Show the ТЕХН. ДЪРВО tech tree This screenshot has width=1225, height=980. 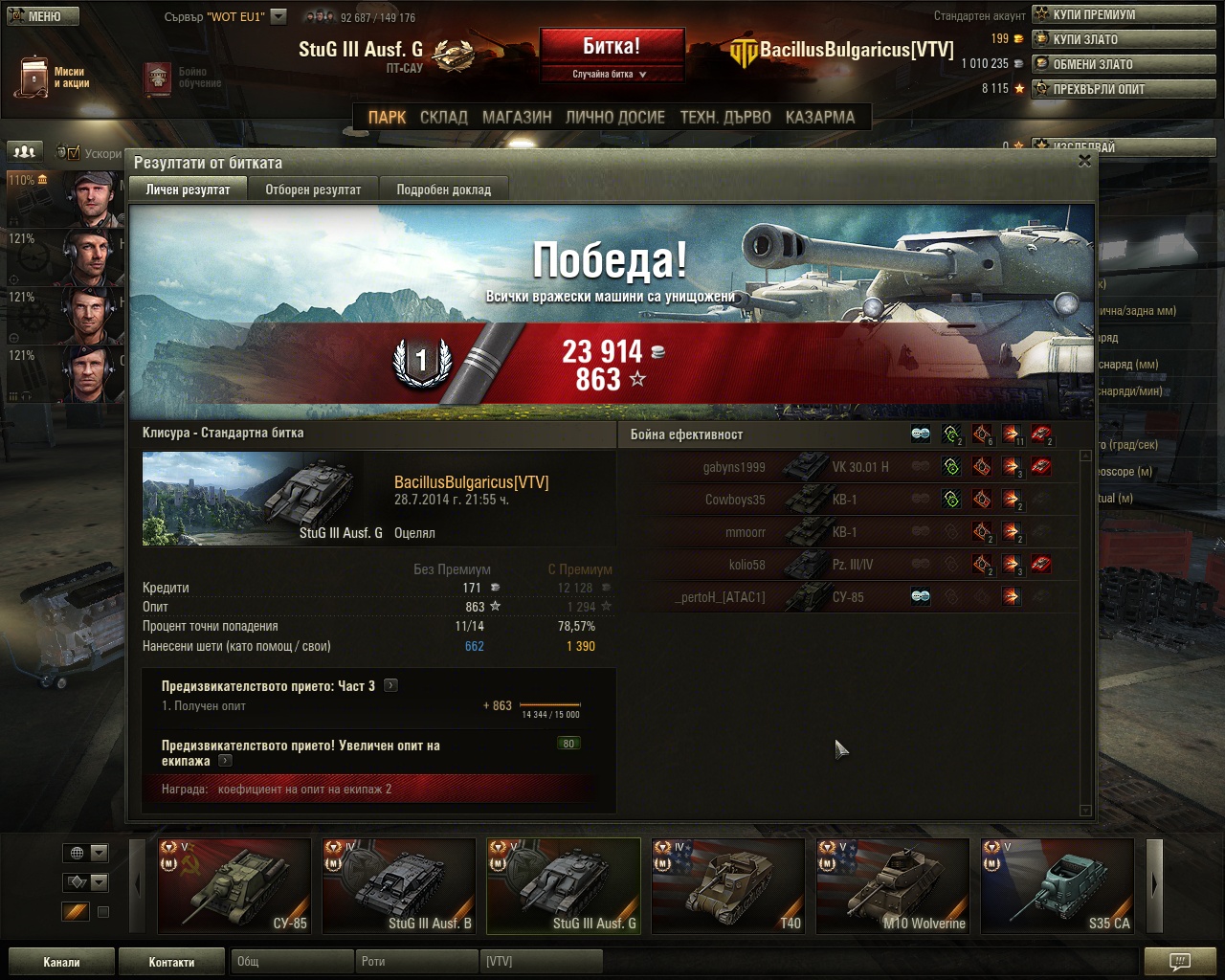tap(725, 117)
